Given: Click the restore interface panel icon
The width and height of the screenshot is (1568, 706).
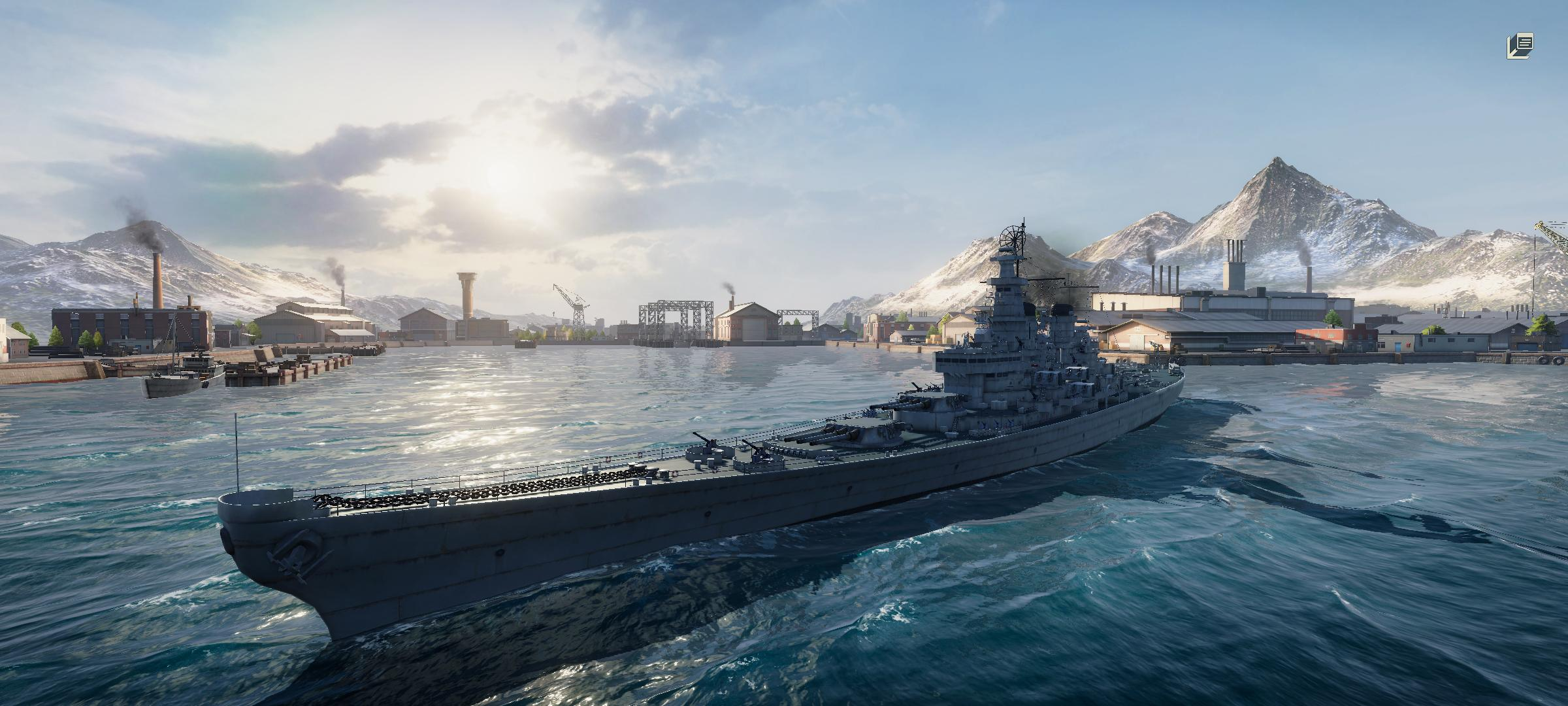Looking at the screenshot, I should [x=1520, y=46].
